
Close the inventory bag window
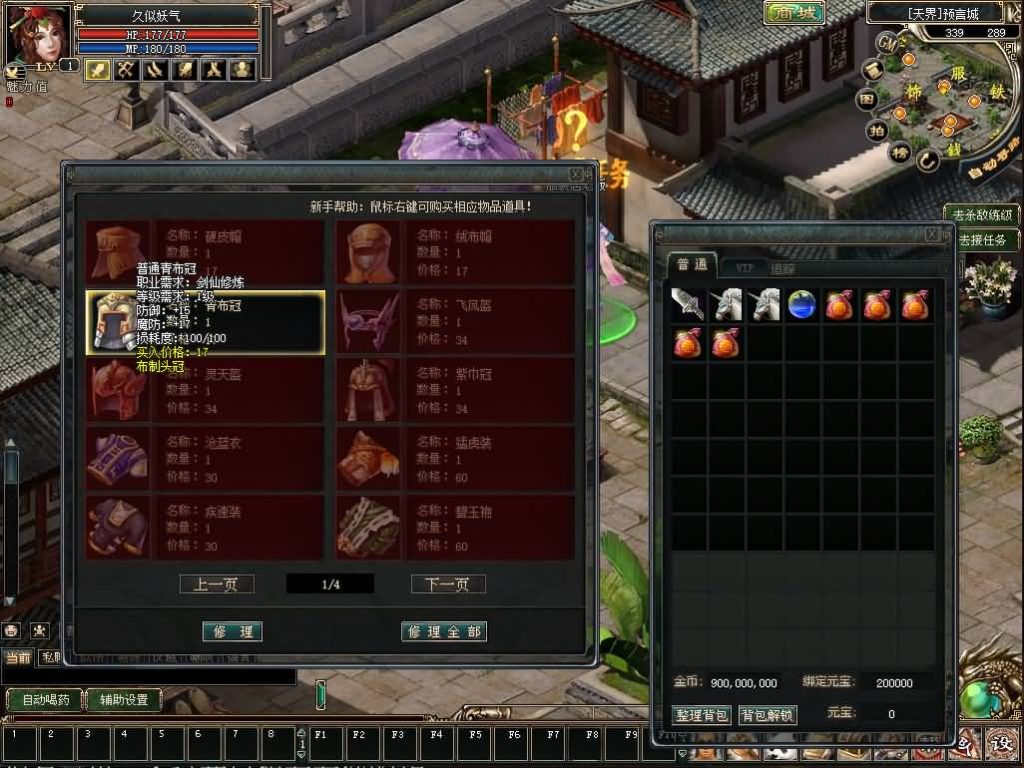932,233
